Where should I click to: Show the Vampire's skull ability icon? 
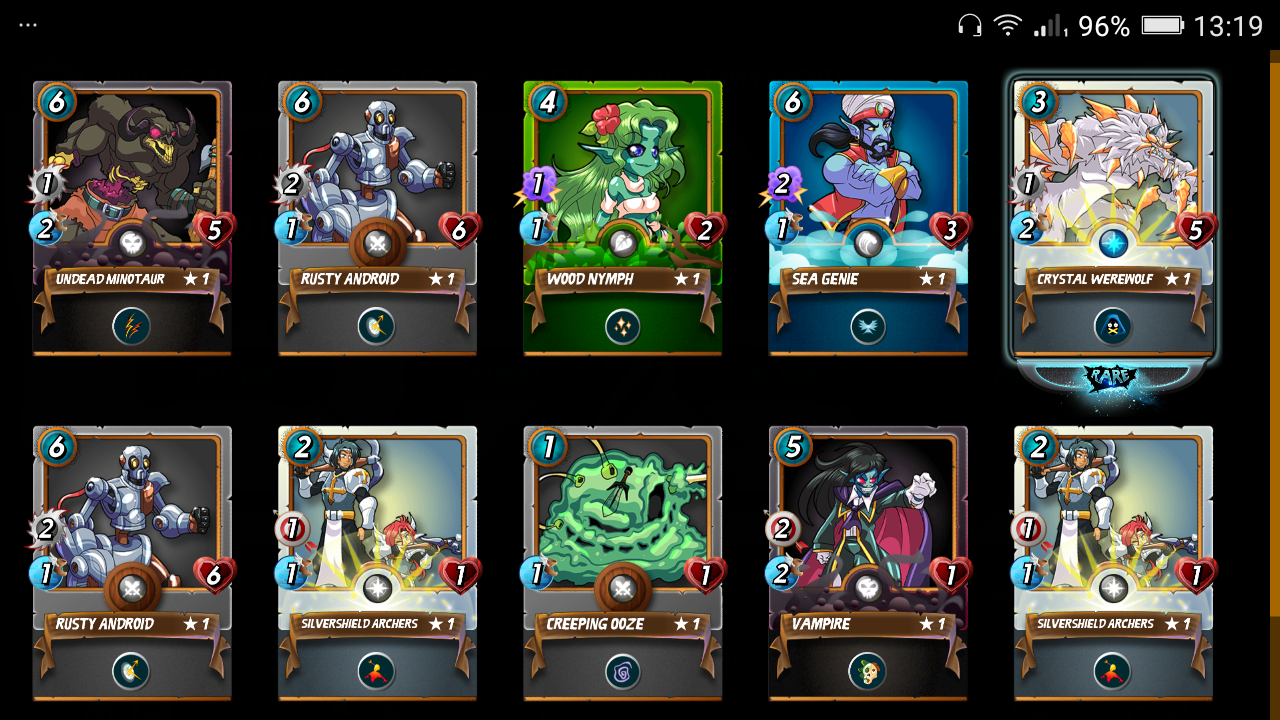point(868,671)
